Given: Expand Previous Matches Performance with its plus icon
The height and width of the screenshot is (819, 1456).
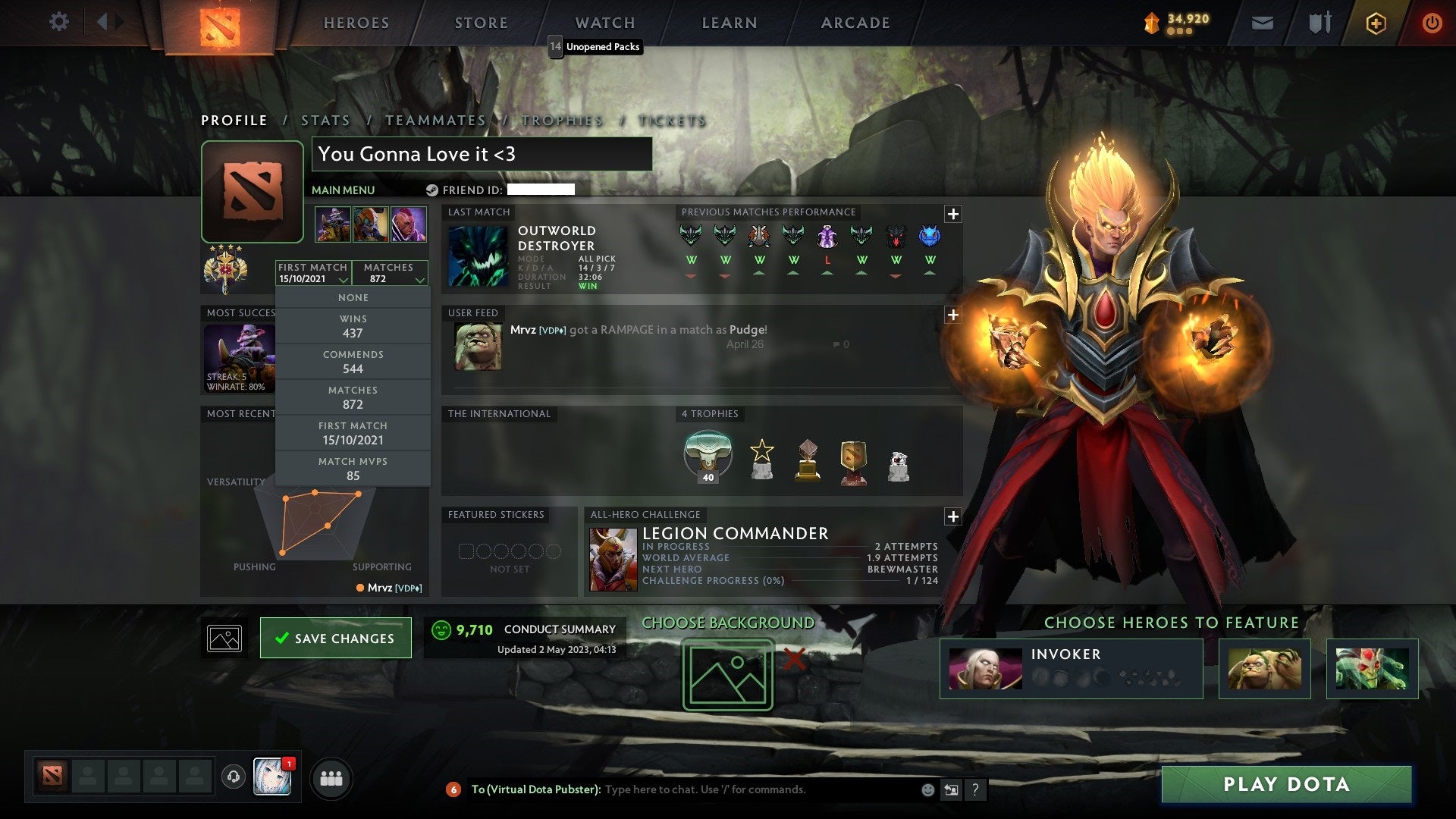Looking at the screenshot, I should tap(953, 215).
